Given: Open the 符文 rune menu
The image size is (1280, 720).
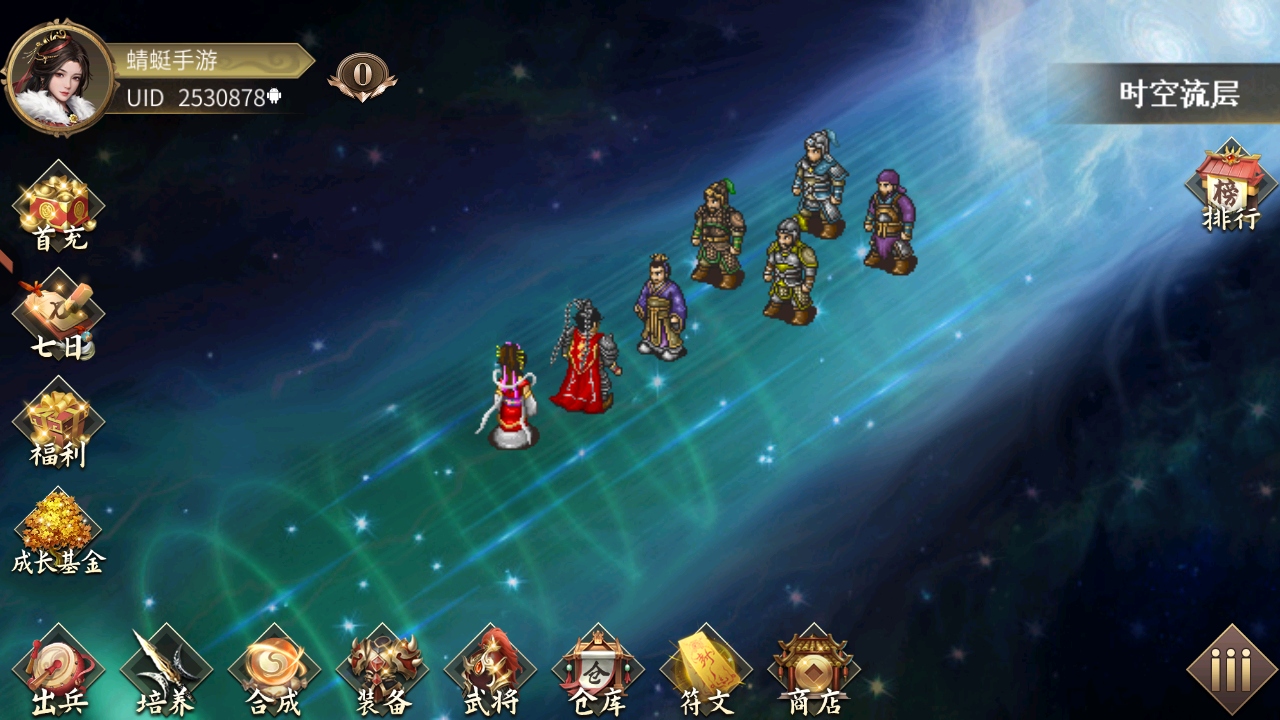Looking at the screenshot, I should pyautogui.click(x=706, y=672).
